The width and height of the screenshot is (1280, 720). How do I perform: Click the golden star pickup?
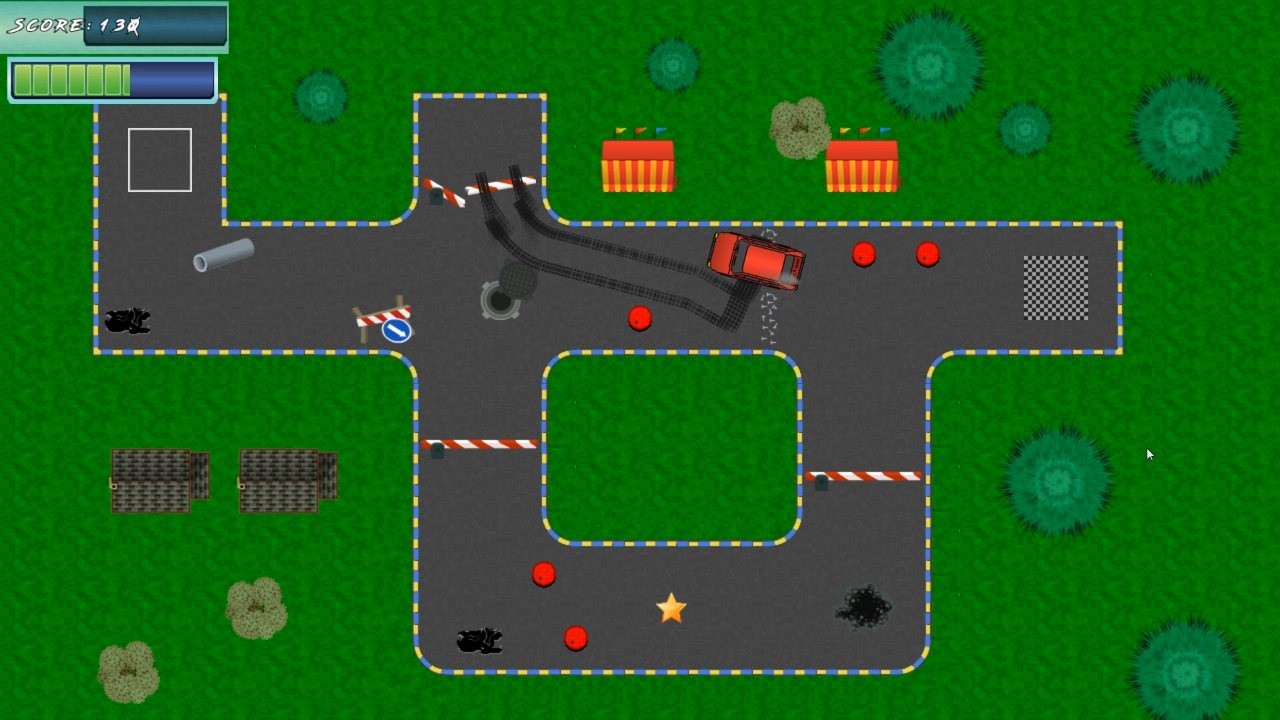pos(670,607)
